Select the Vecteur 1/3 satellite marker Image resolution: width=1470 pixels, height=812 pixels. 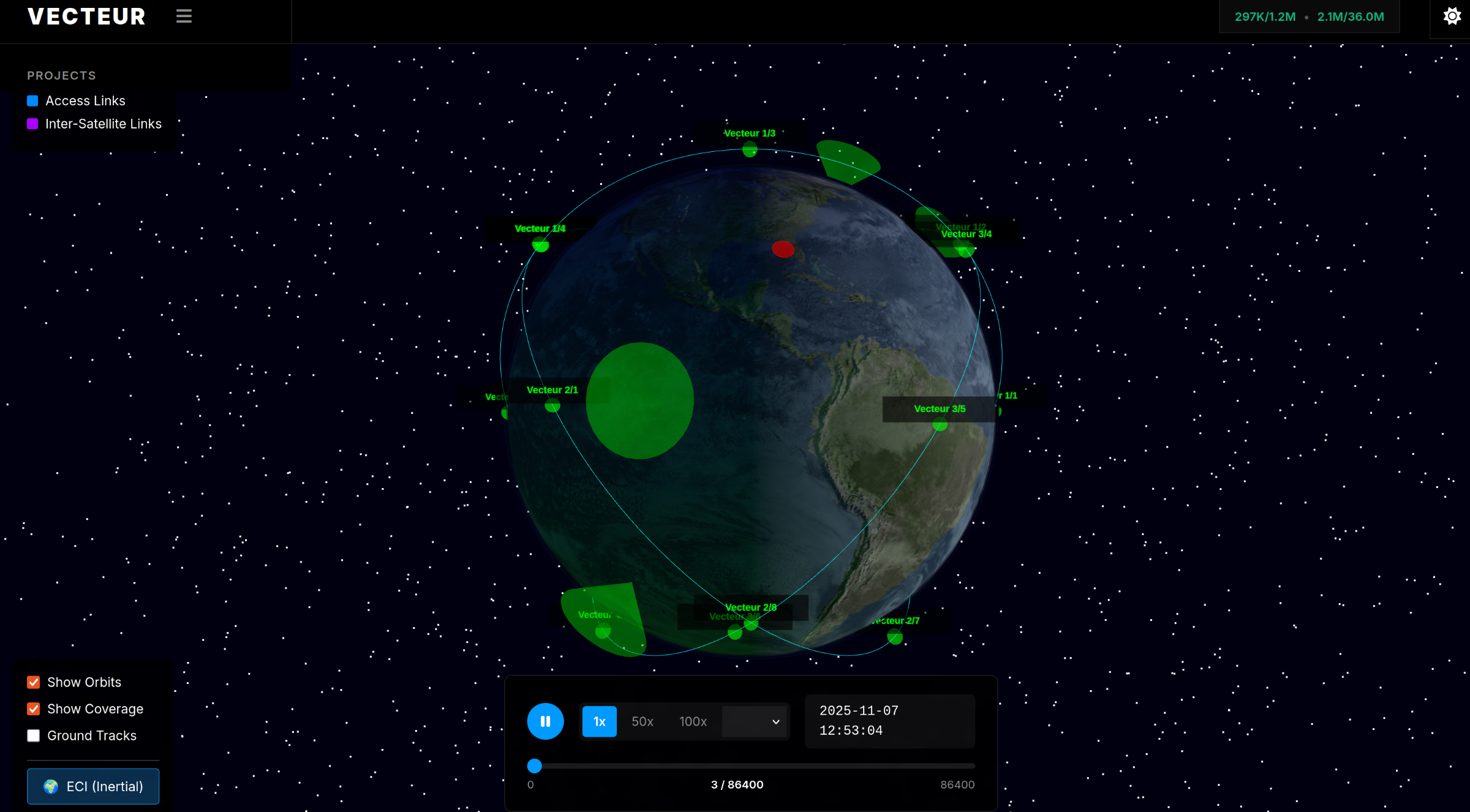tap(749, 149)
